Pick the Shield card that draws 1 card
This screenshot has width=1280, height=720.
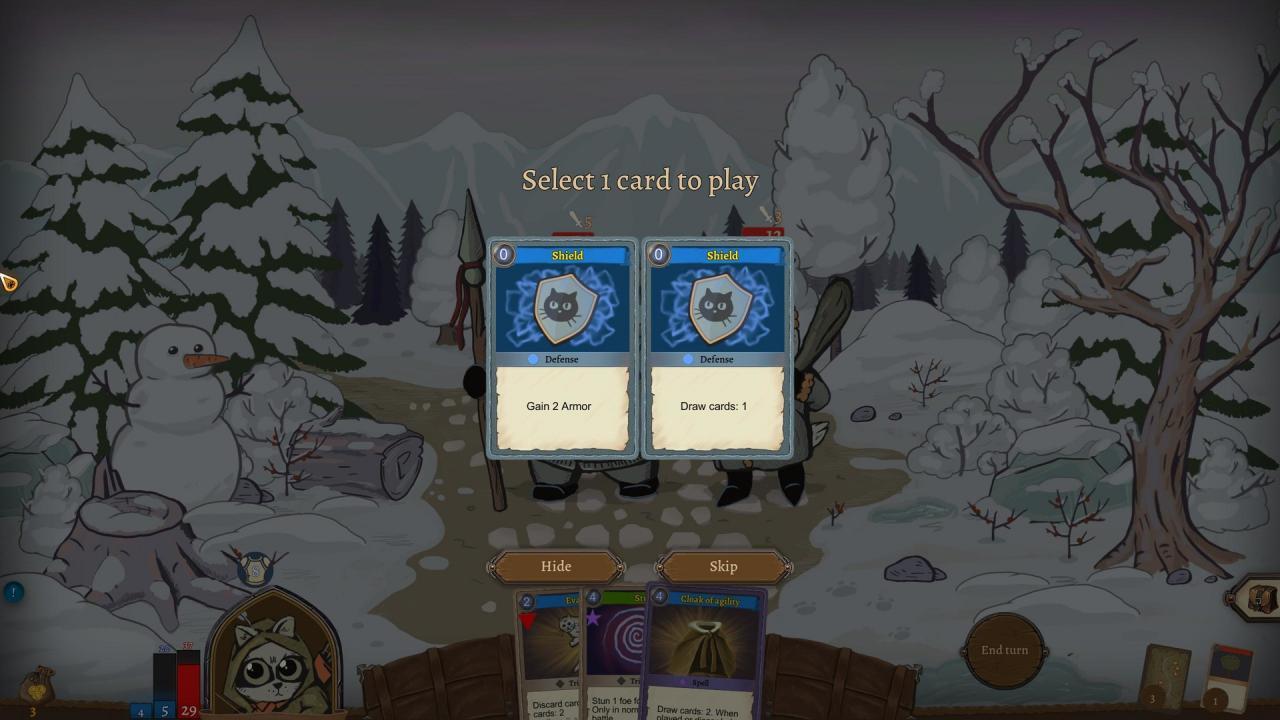(x=717, y=350)
